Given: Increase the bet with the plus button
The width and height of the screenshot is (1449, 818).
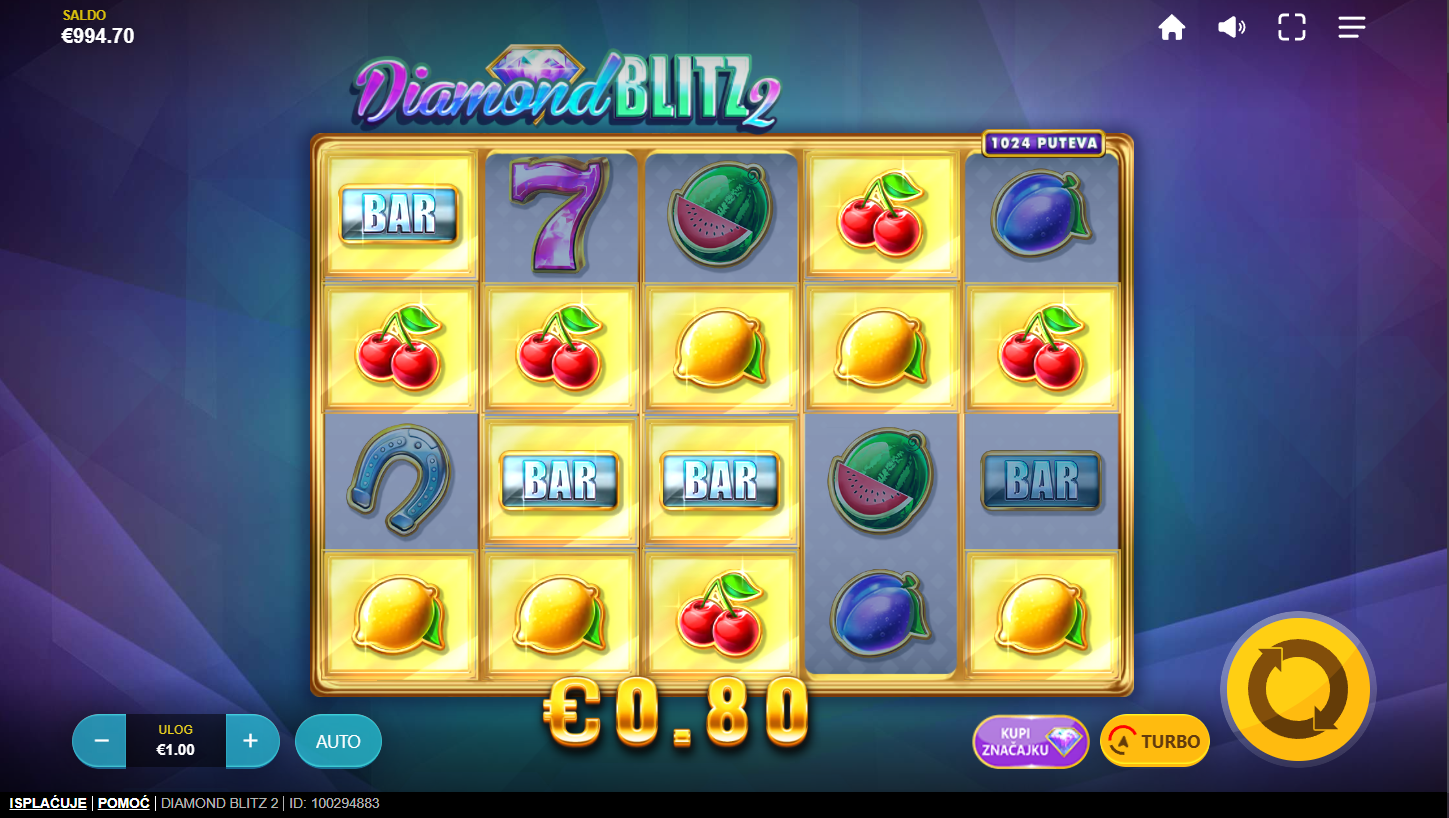Looking at the screenshot, I should click(x=251, y=741).
